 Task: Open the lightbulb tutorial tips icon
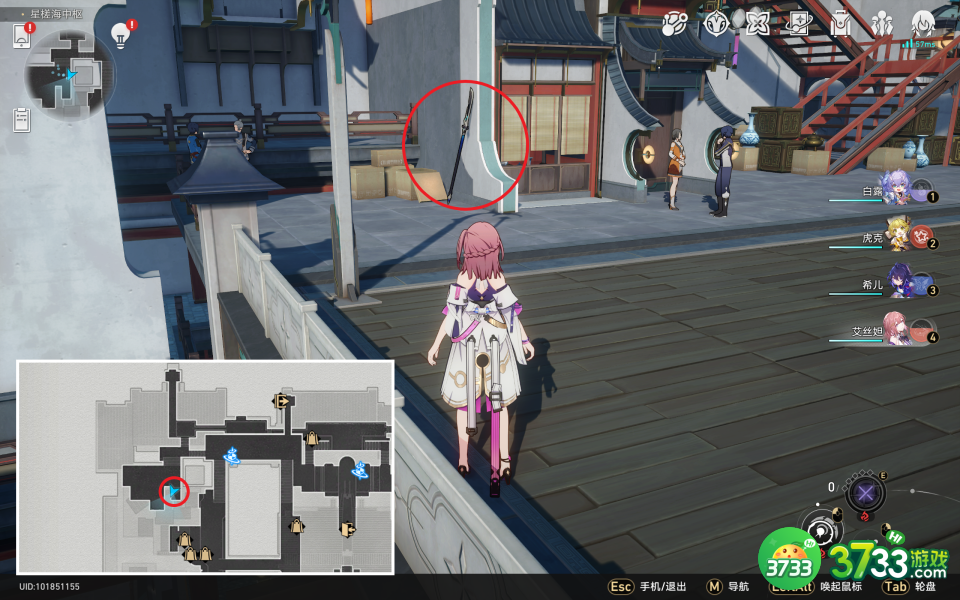pos(121,35)
